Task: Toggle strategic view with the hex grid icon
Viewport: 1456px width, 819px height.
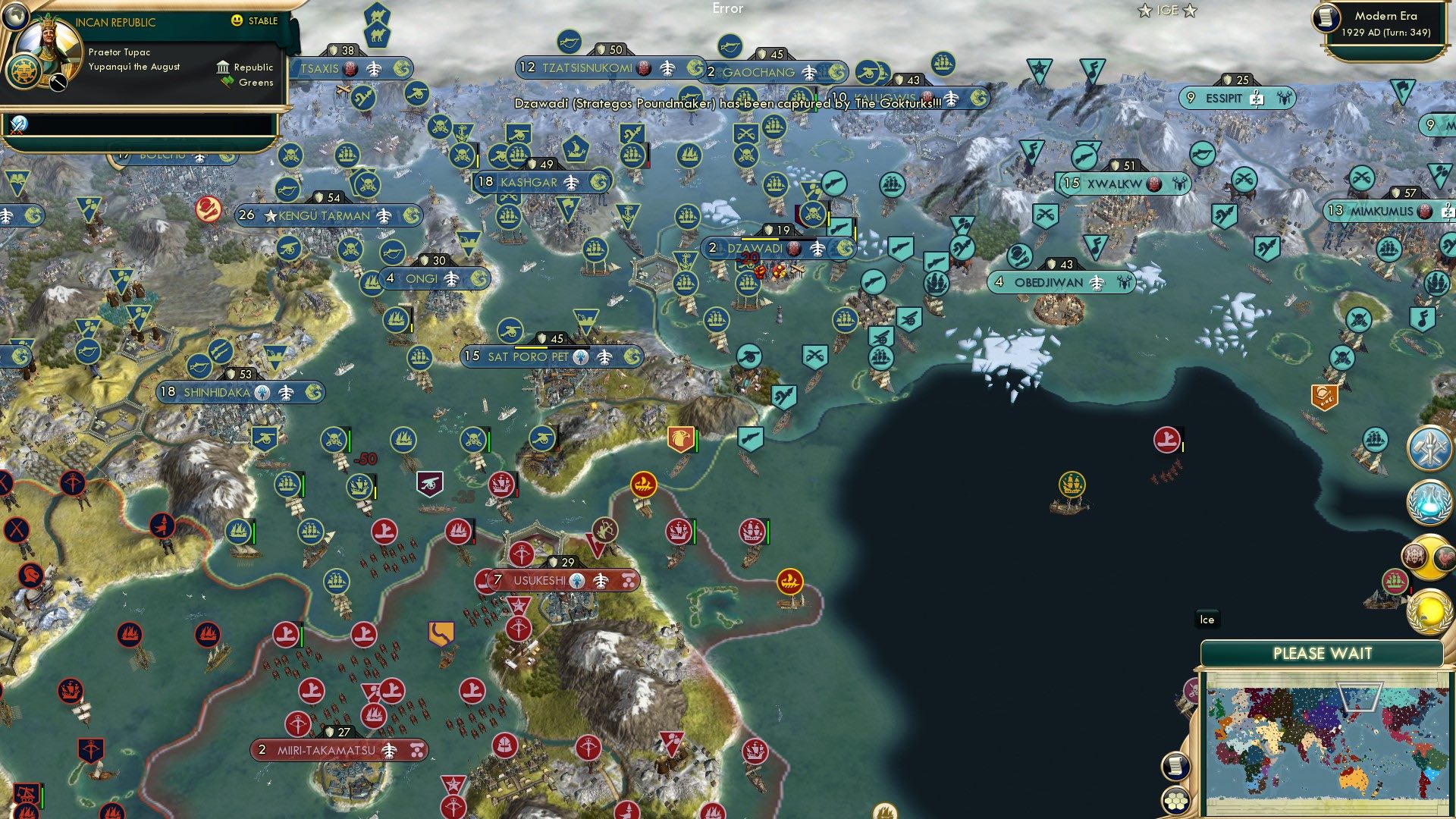Action: coord(1175,800)
